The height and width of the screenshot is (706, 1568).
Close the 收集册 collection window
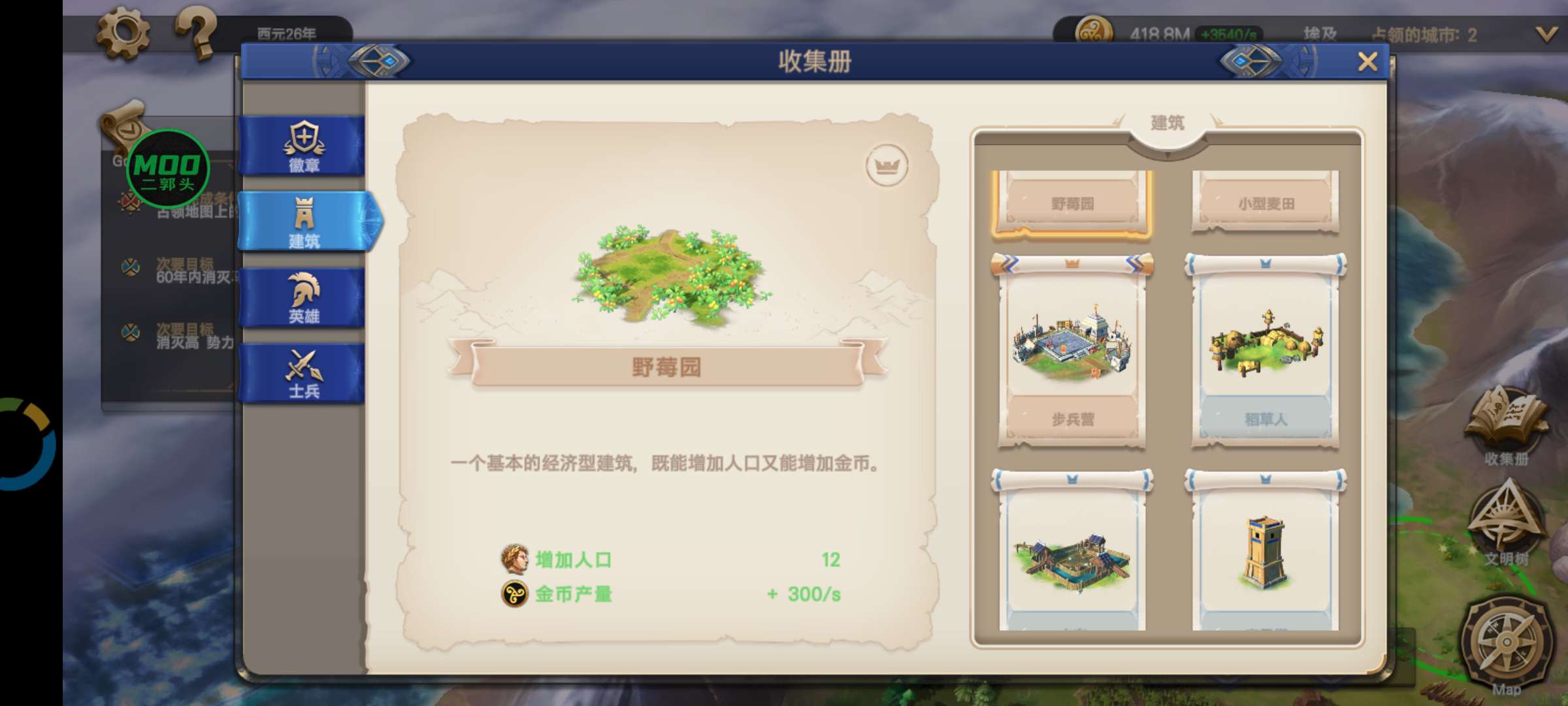click(x=1367, y=62)
